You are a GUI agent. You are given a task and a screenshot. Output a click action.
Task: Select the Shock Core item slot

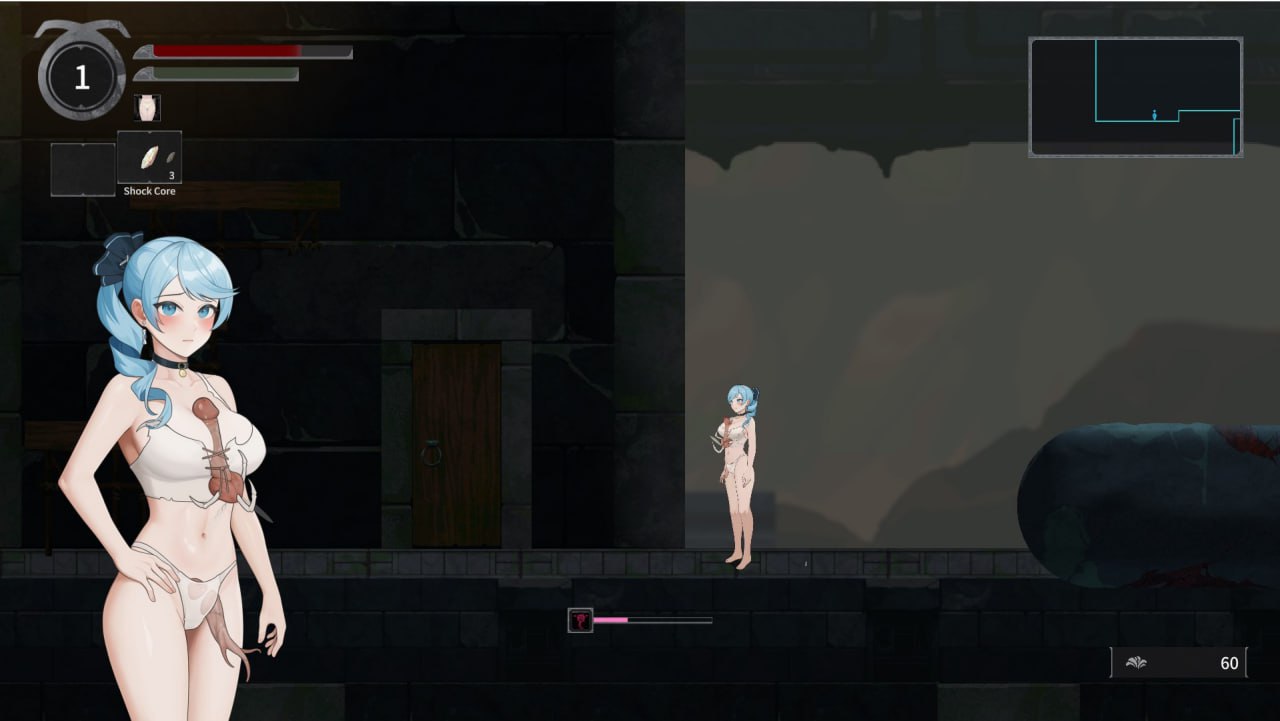coord(150,155)
